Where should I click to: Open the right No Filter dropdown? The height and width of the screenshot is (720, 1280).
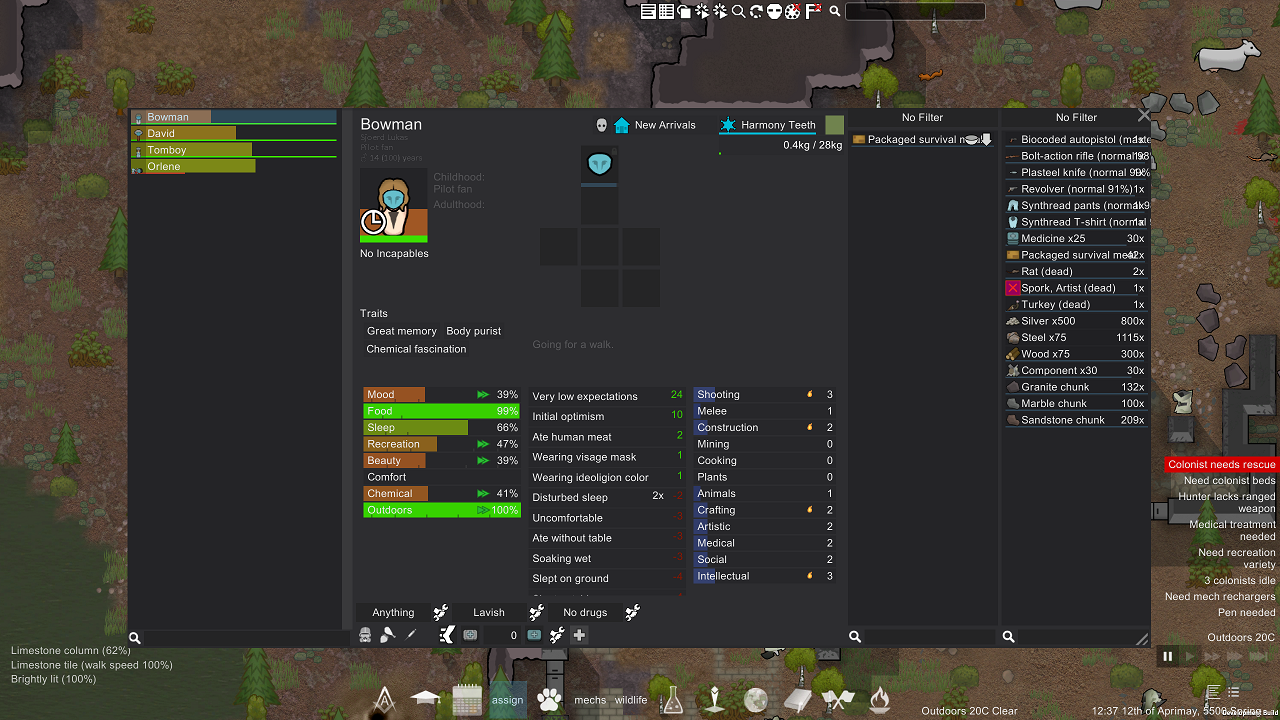coord(1076,117)
